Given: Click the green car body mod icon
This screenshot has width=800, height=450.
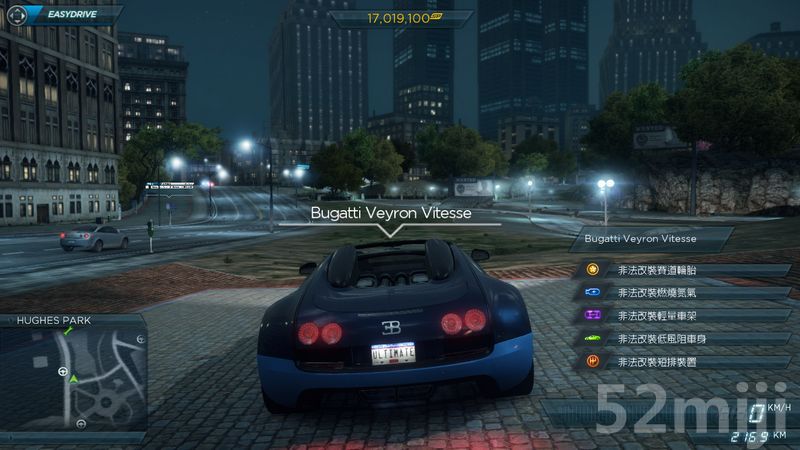Looking at the screenshot, I should (593, 339).
